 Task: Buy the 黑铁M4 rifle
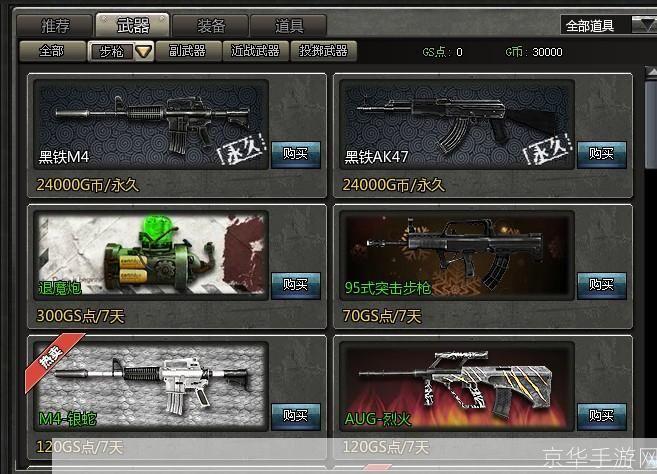[295, 153]
